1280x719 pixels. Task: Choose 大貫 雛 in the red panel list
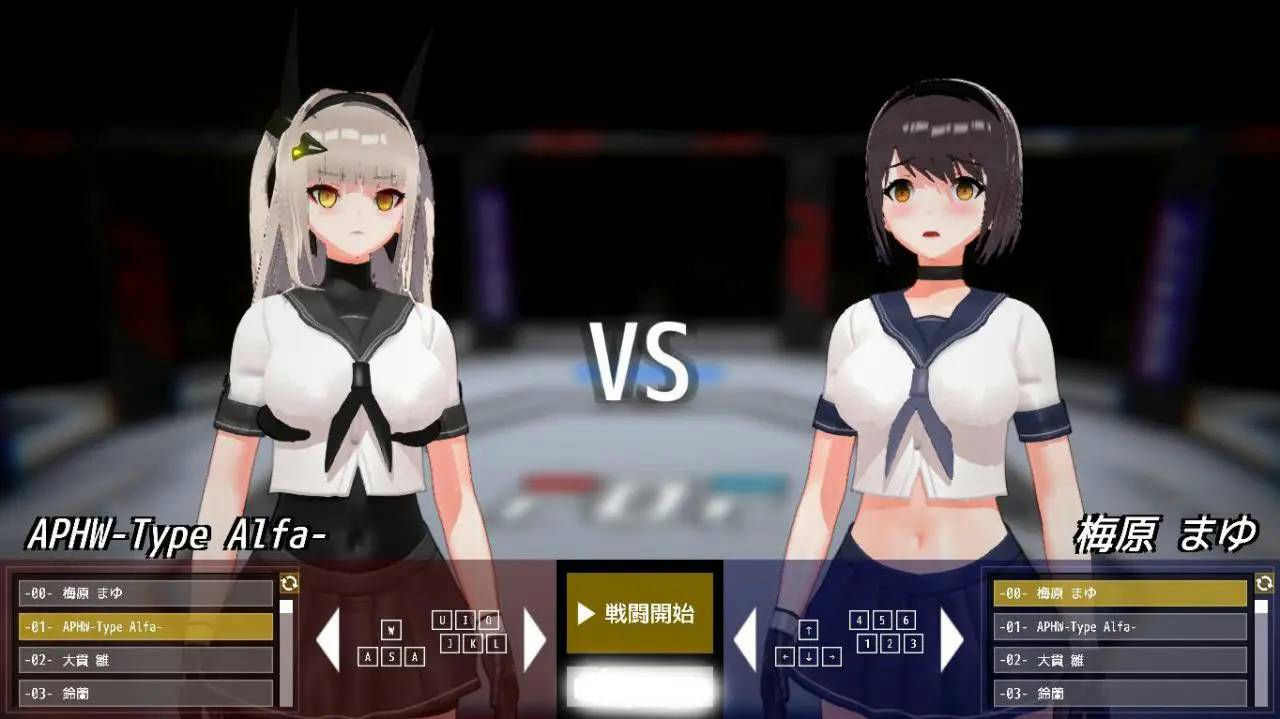tap(146, 660)
